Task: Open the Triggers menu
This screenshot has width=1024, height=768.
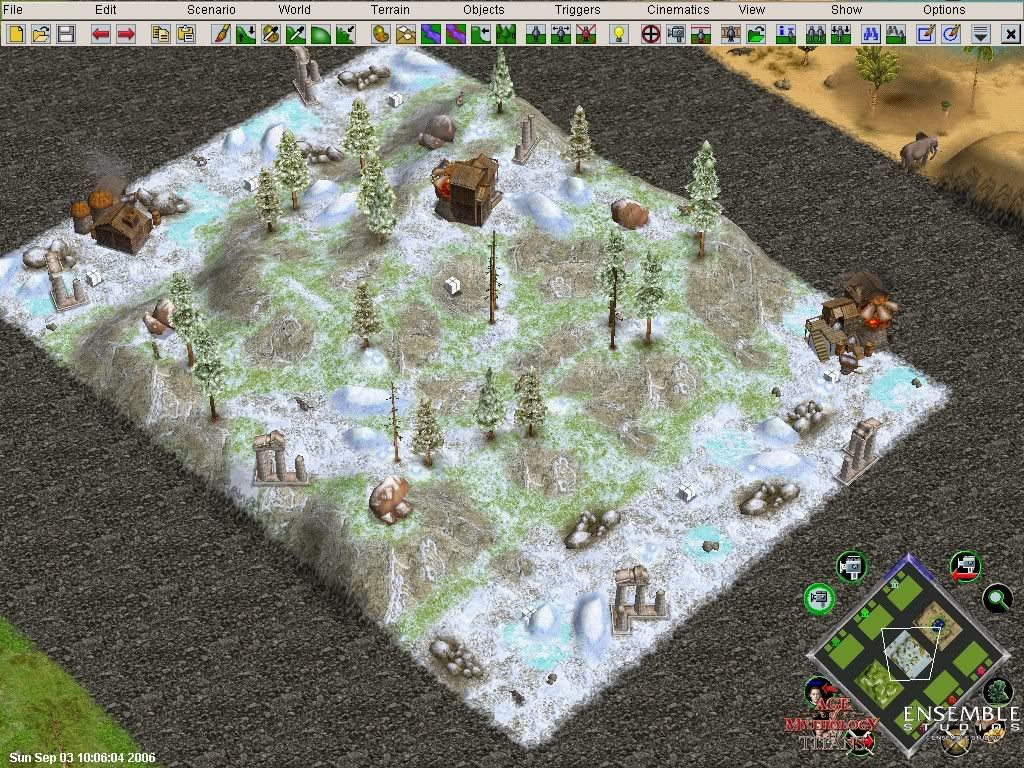Action: point(578,10)
